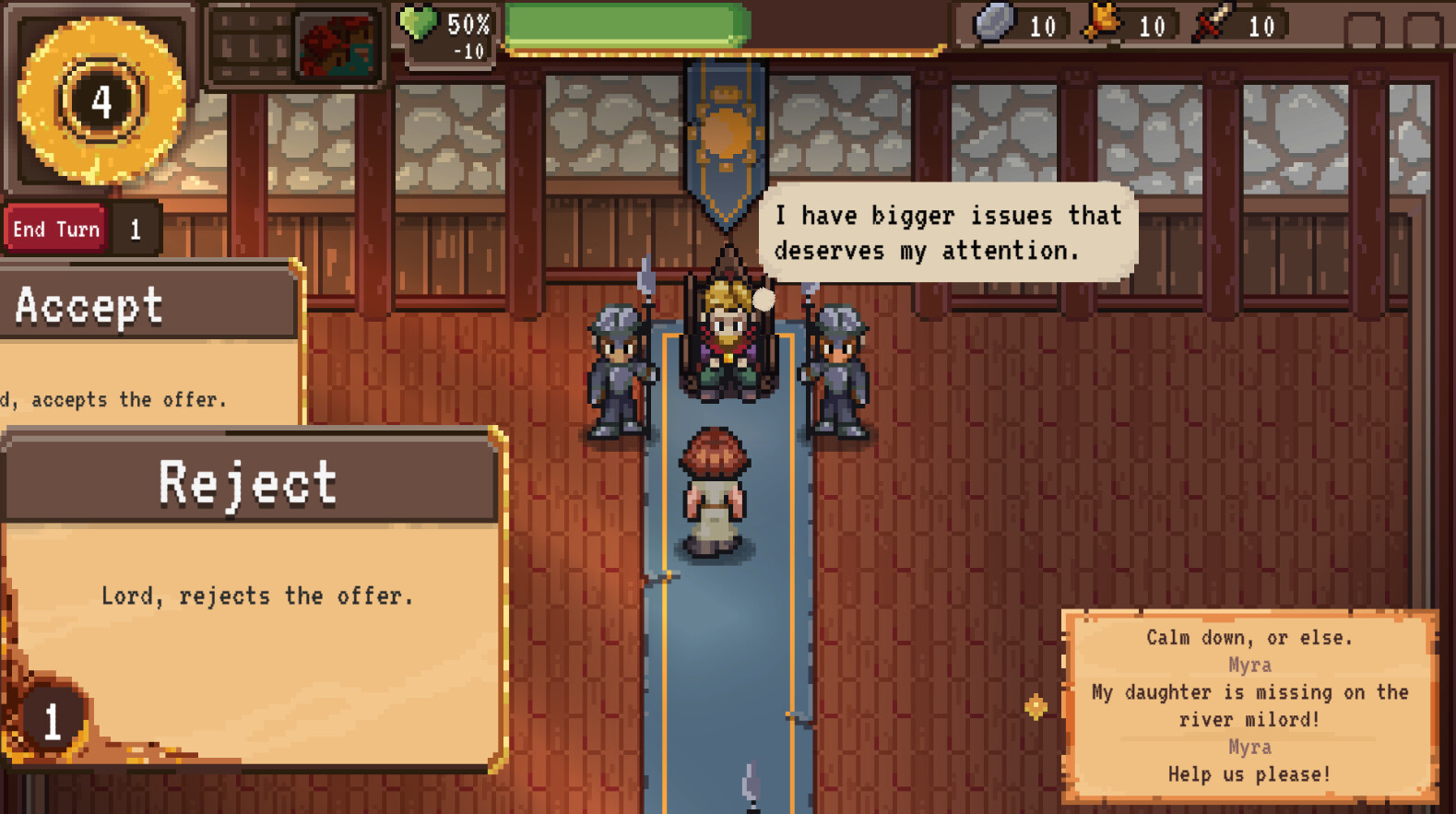Click the grid panel beside the character portrait
This screenshot has width=1456, height=814.
pos(249,41)
